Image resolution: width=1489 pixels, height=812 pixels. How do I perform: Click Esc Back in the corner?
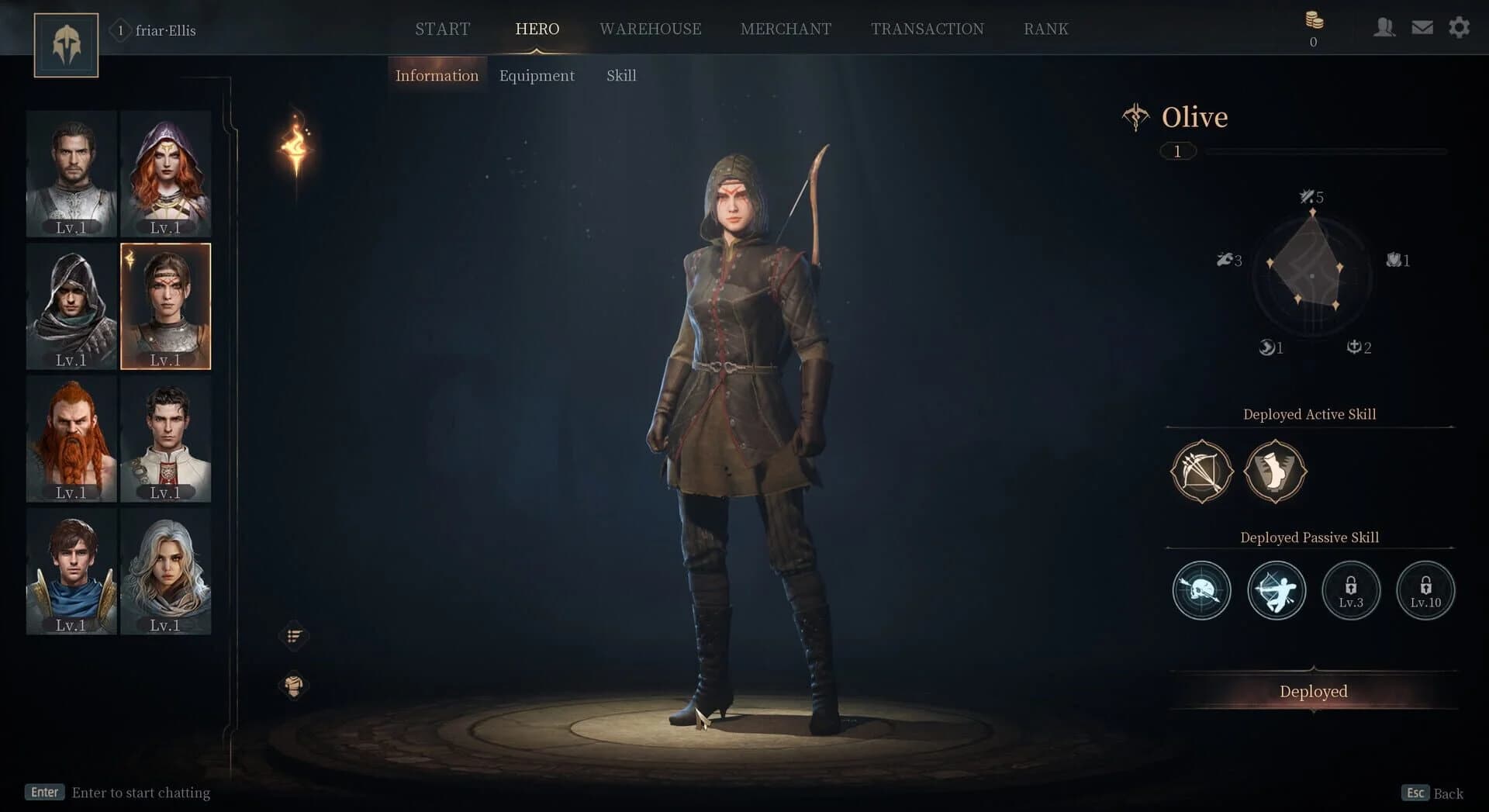coord(1431,793)
